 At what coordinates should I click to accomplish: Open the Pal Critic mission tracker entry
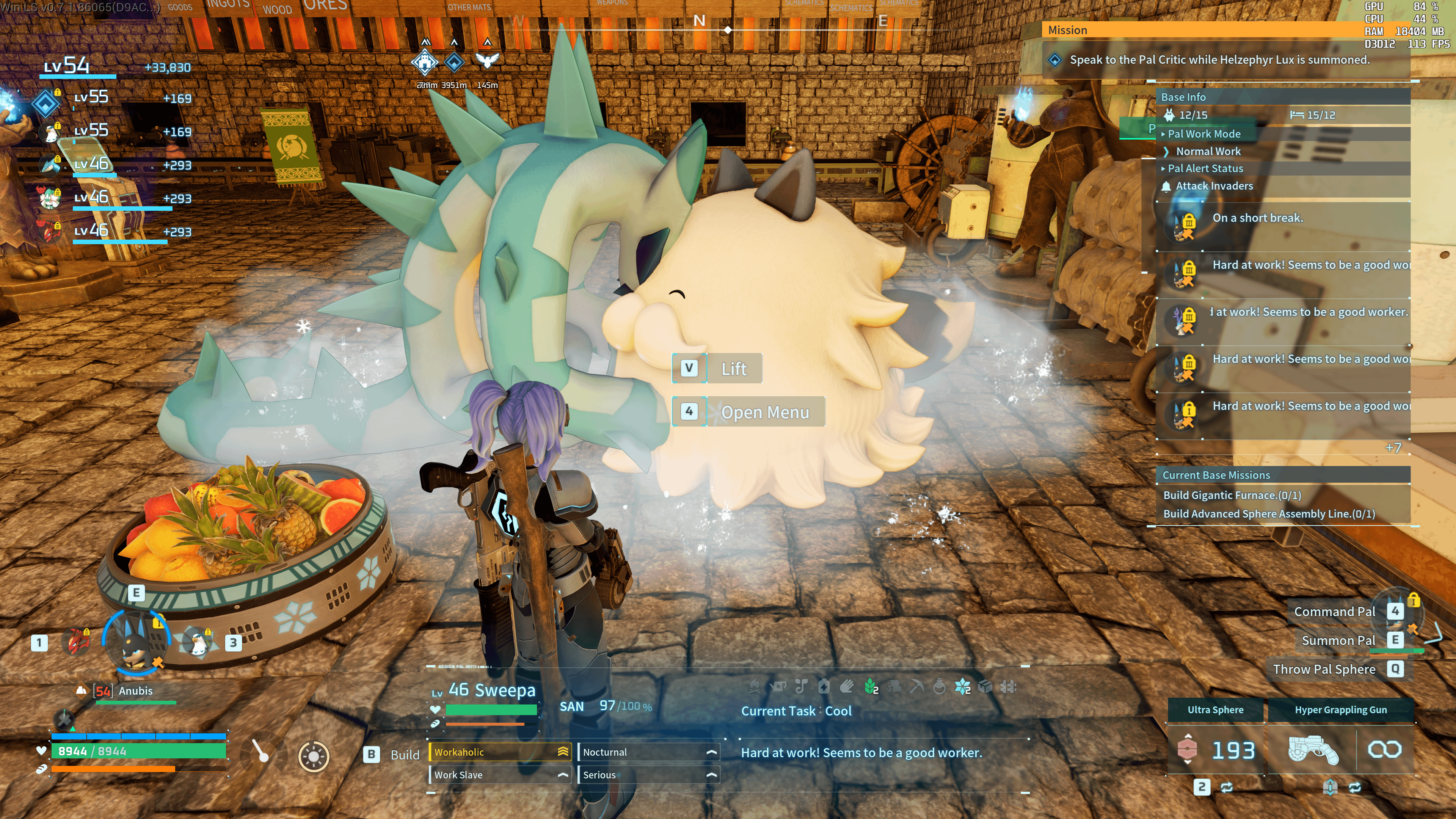tap(1219, 60)
